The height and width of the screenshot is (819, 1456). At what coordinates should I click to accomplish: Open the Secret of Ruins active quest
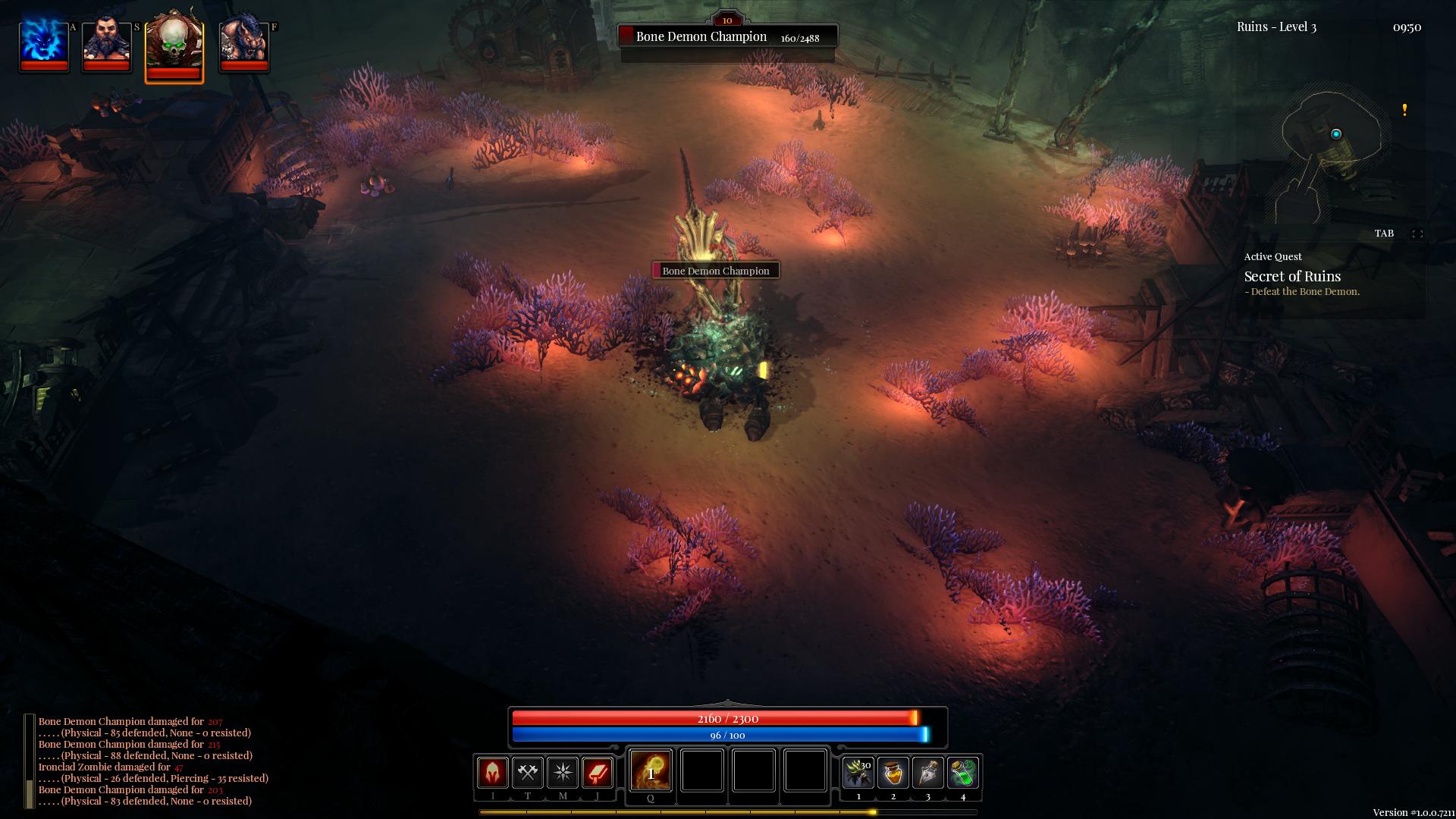click(1292, 277)
